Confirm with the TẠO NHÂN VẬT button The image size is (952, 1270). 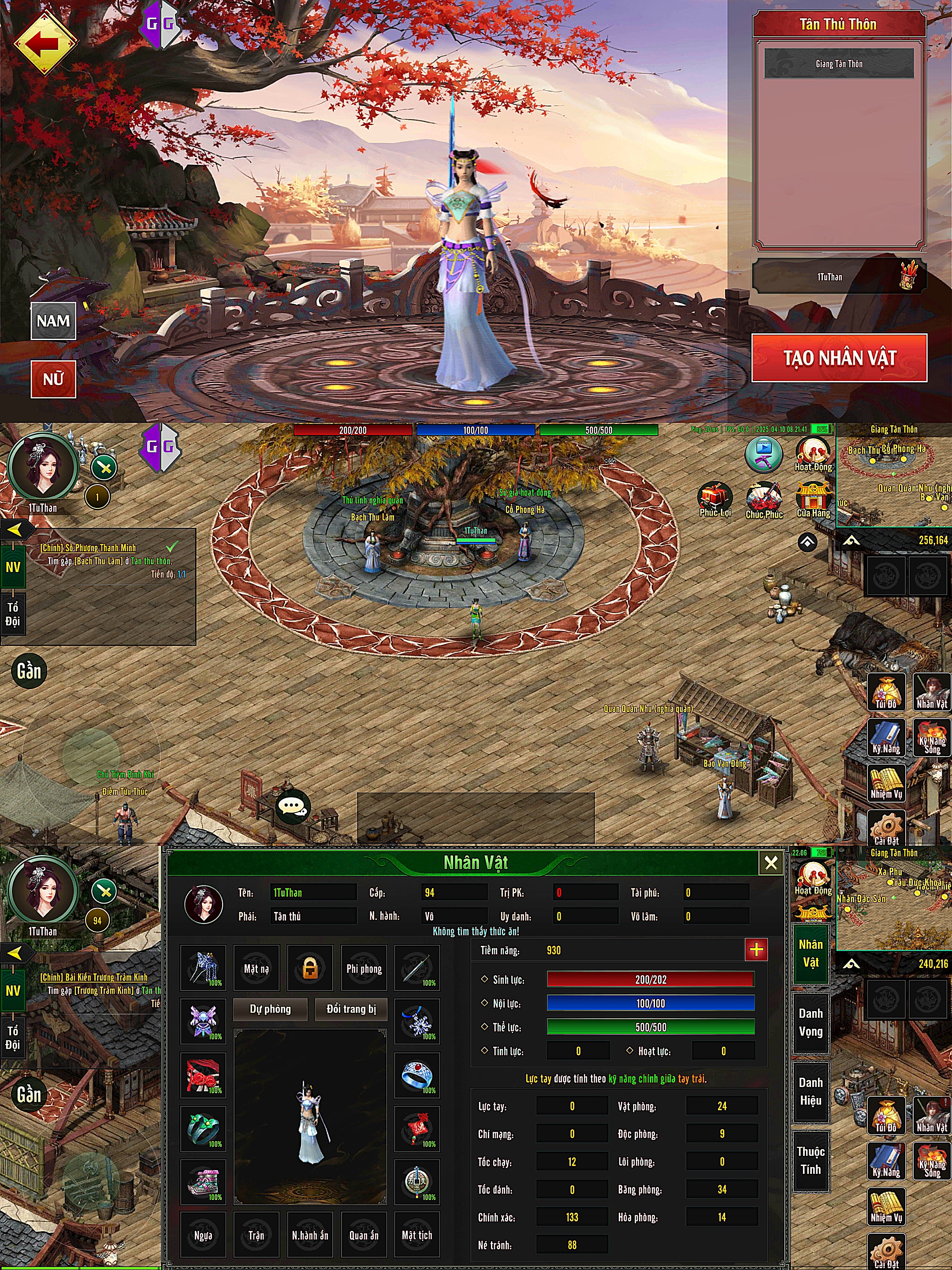pyautogui.click(x=839, y=358)
